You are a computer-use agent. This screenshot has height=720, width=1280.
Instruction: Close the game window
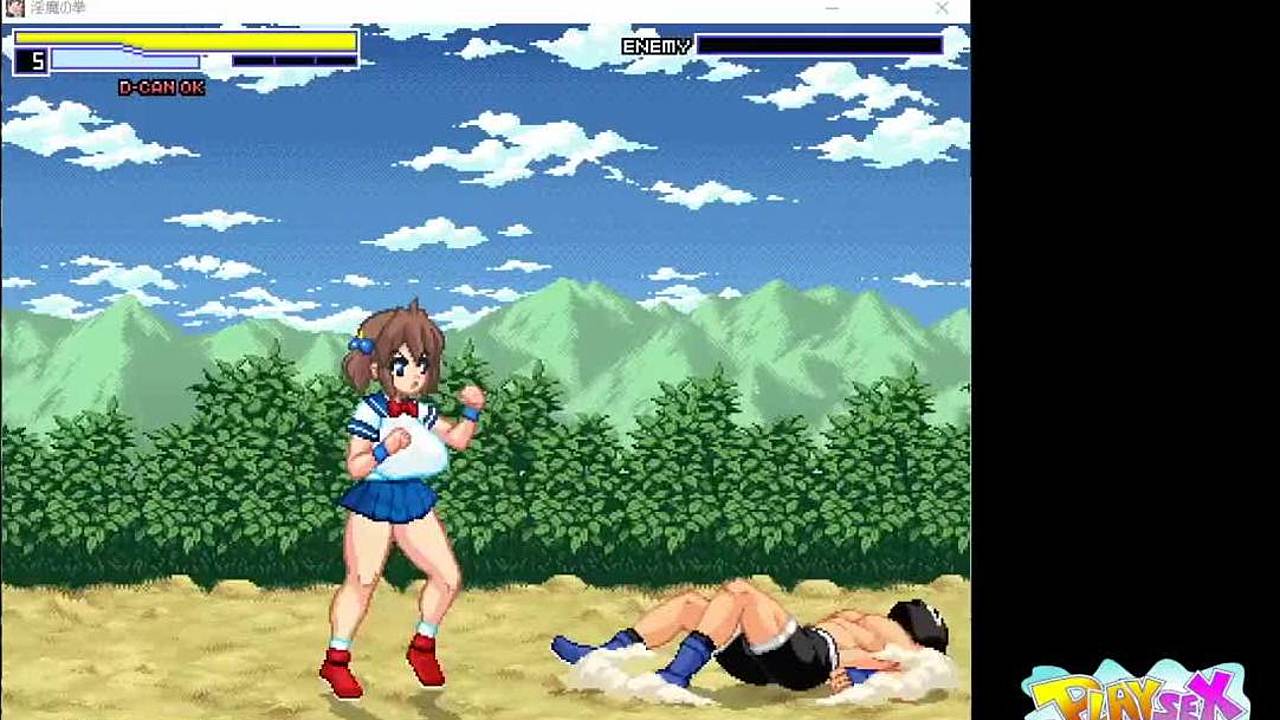[x=942, y=8]
